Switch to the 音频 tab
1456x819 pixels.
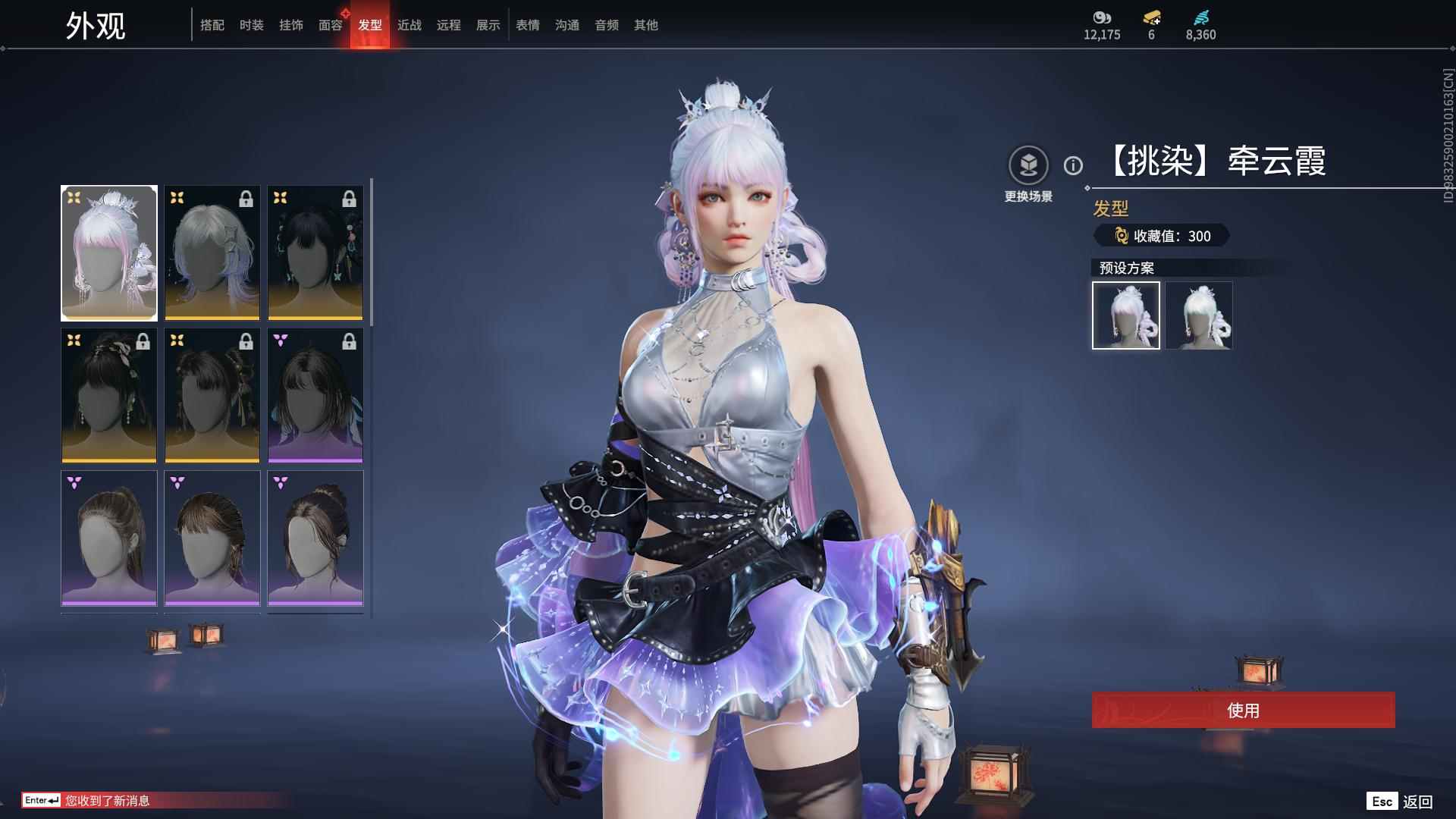pos(607,25)
